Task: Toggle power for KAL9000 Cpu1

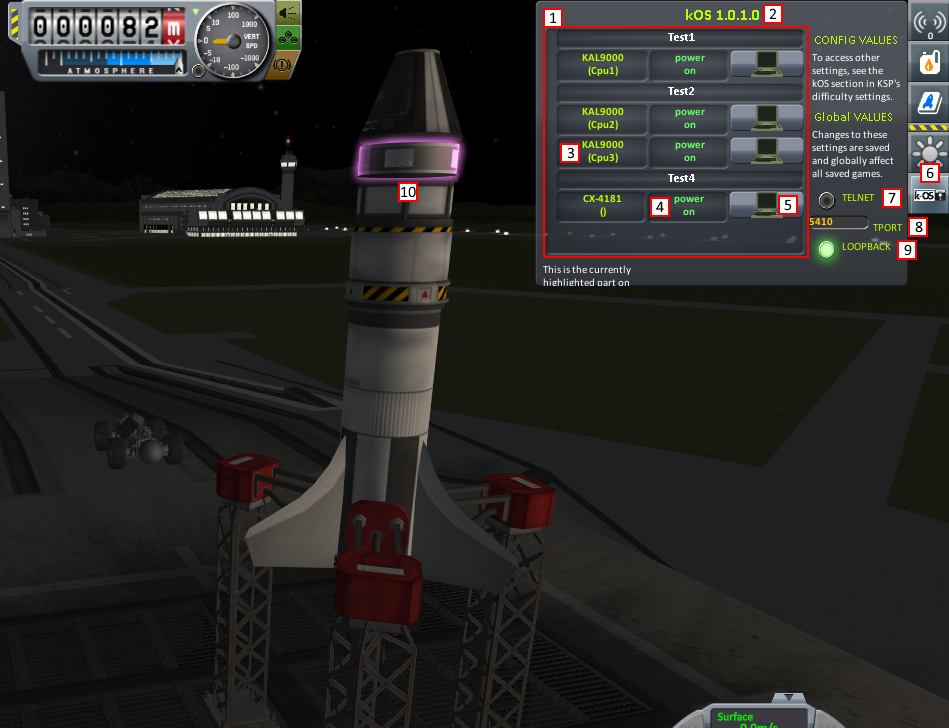Action: coord(689,64)
